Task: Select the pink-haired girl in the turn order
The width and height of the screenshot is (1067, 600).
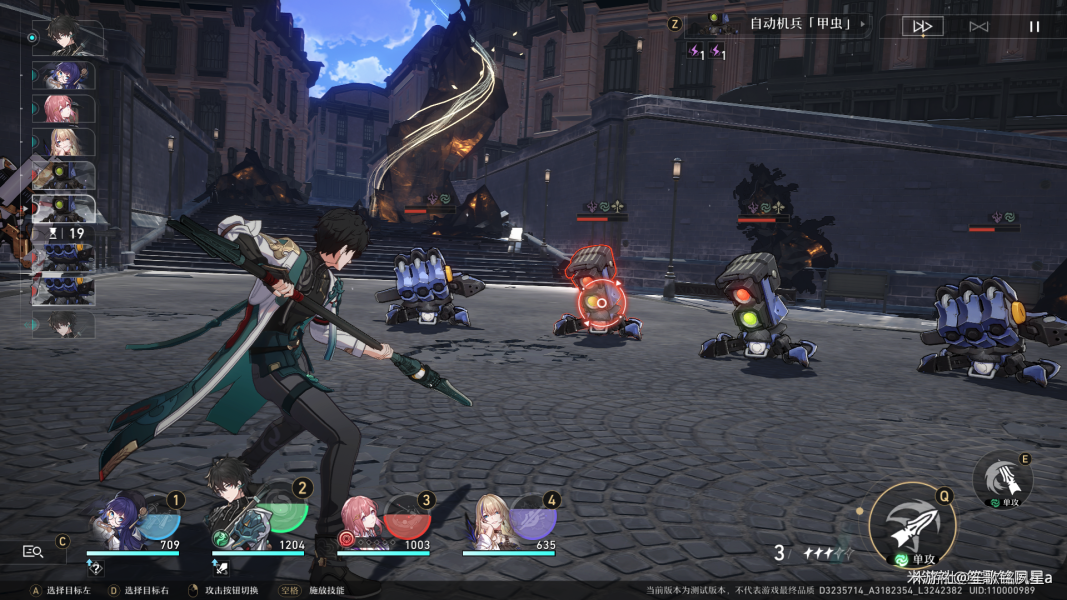Action: tap(64, 109)
